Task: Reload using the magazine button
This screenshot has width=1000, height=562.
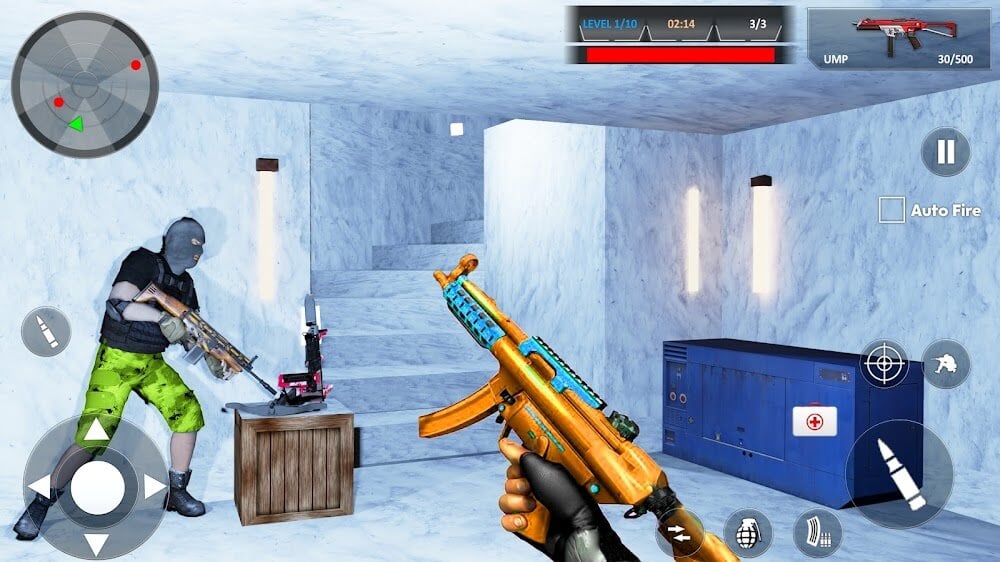Action: [817, 532]
